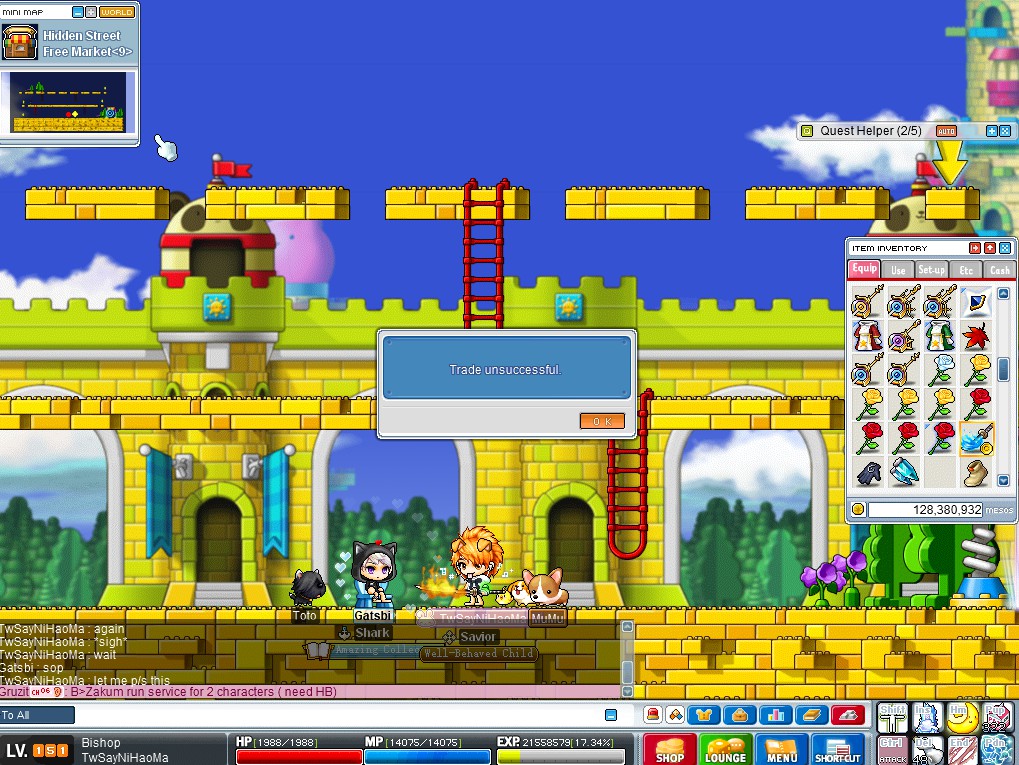The height and width of the screenshot is (765, 1019).
Task: Pick the white rose in inventory
Action: [940, 370]
